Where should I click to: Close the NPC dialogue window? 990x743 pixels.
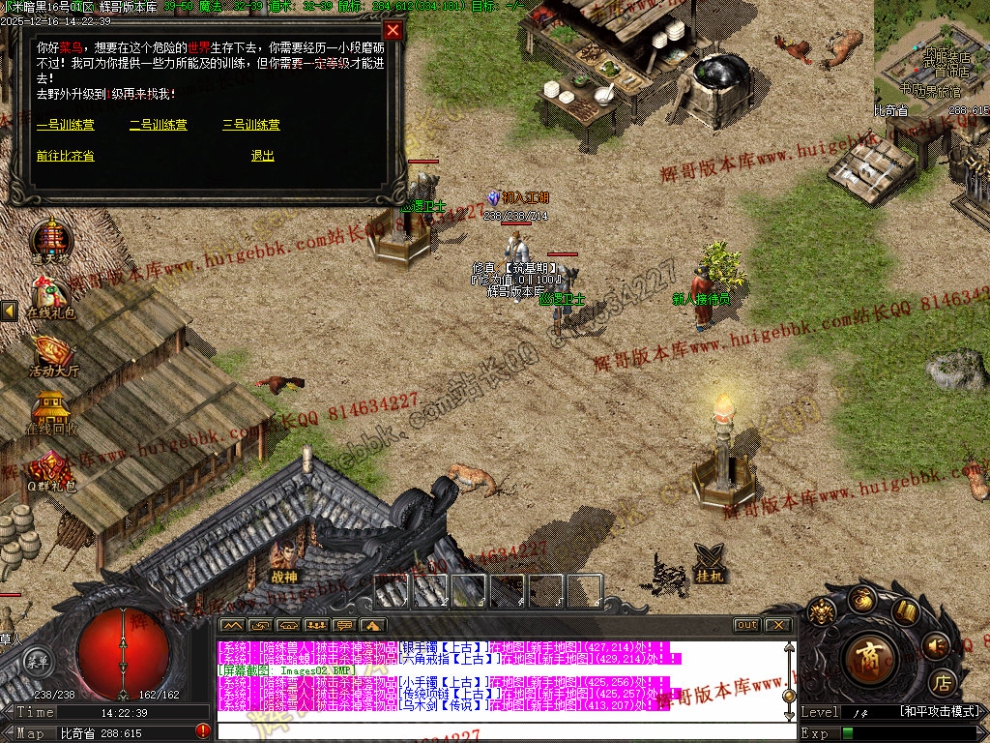(x=393, y=30)
